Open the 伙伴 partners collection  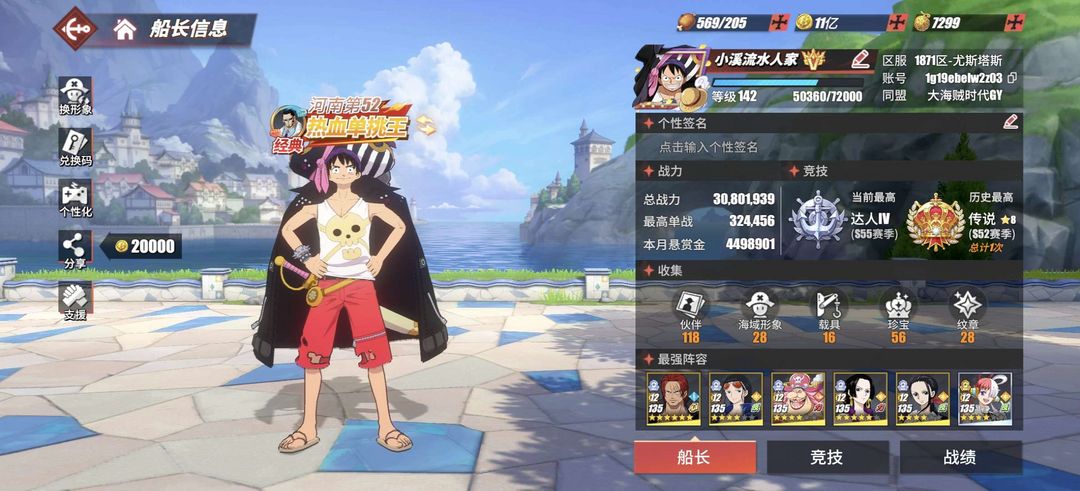pyautogui.click(x=691, y=312)
